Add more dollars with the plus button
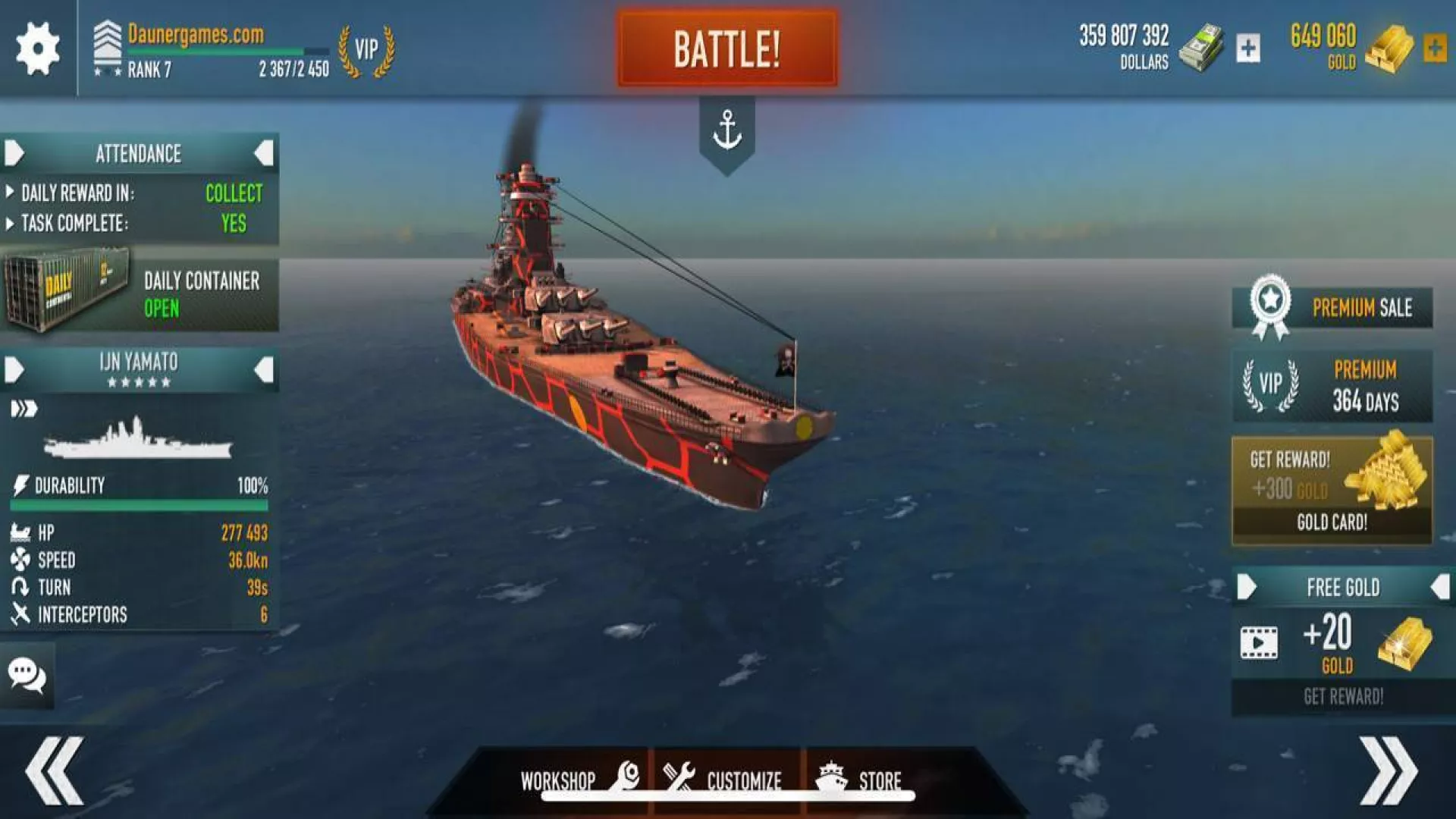This screenshot has width=1456, height=819. 1247,49
